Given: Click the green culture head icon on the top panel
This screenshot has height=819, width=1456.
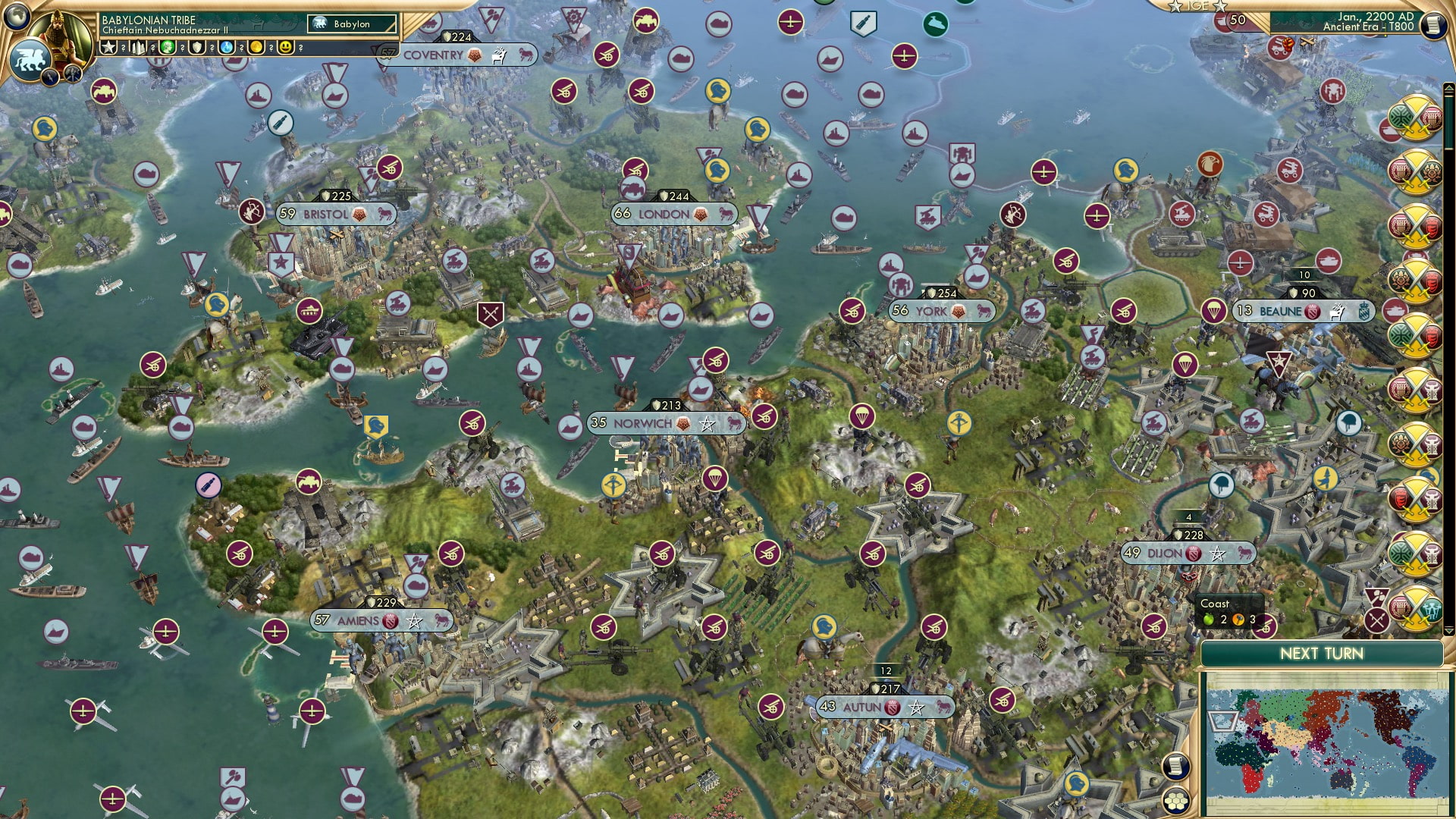Looking at the screenshot, I should (168, 49).
